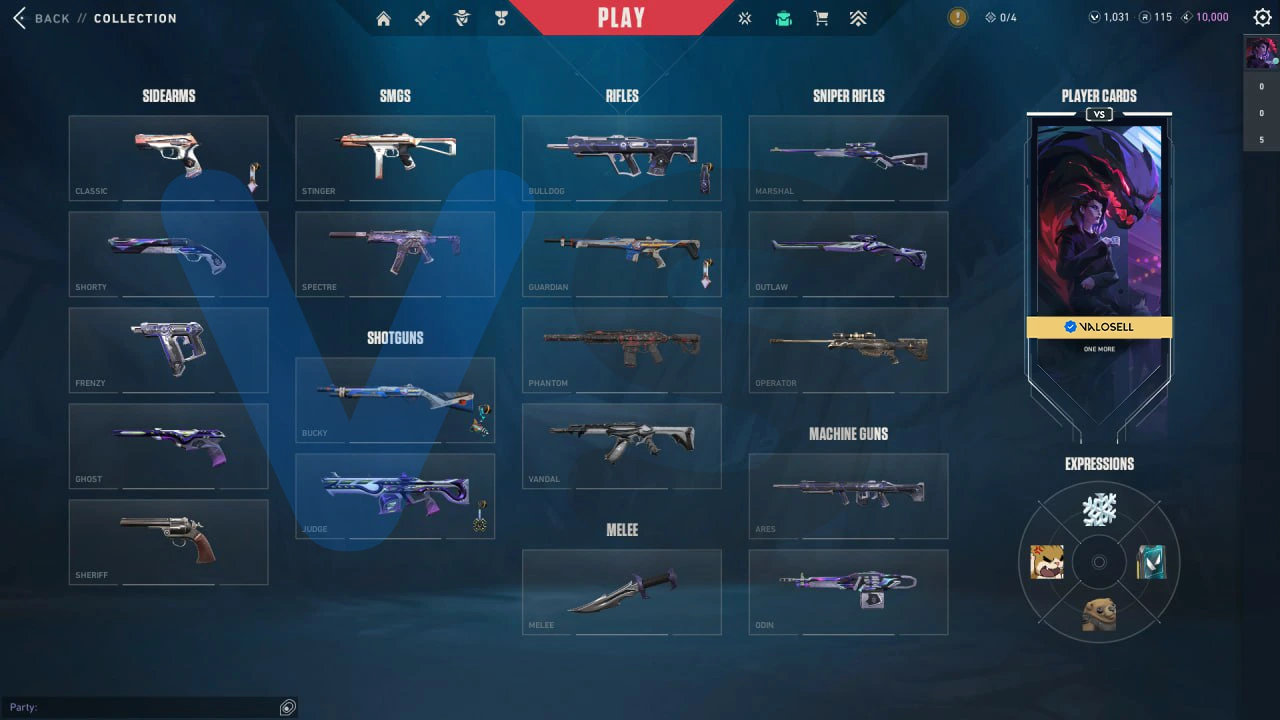Open the Ghost pistol skin slot

(x=168, y=445)
